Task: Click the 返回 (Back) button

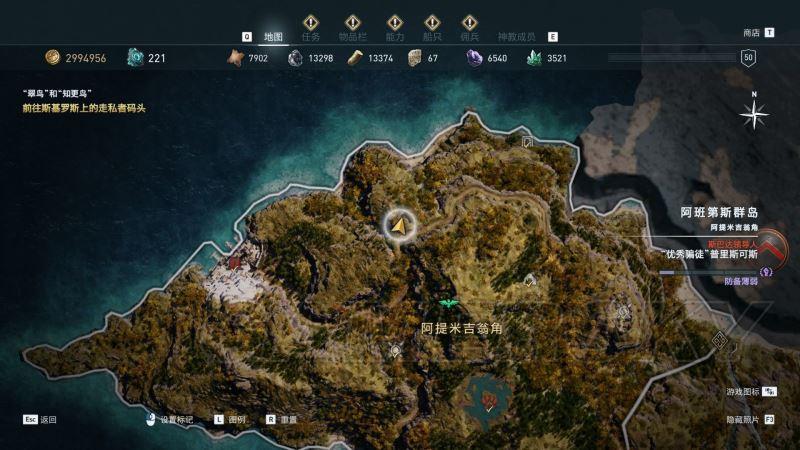Action: click(x=48, y=420)
